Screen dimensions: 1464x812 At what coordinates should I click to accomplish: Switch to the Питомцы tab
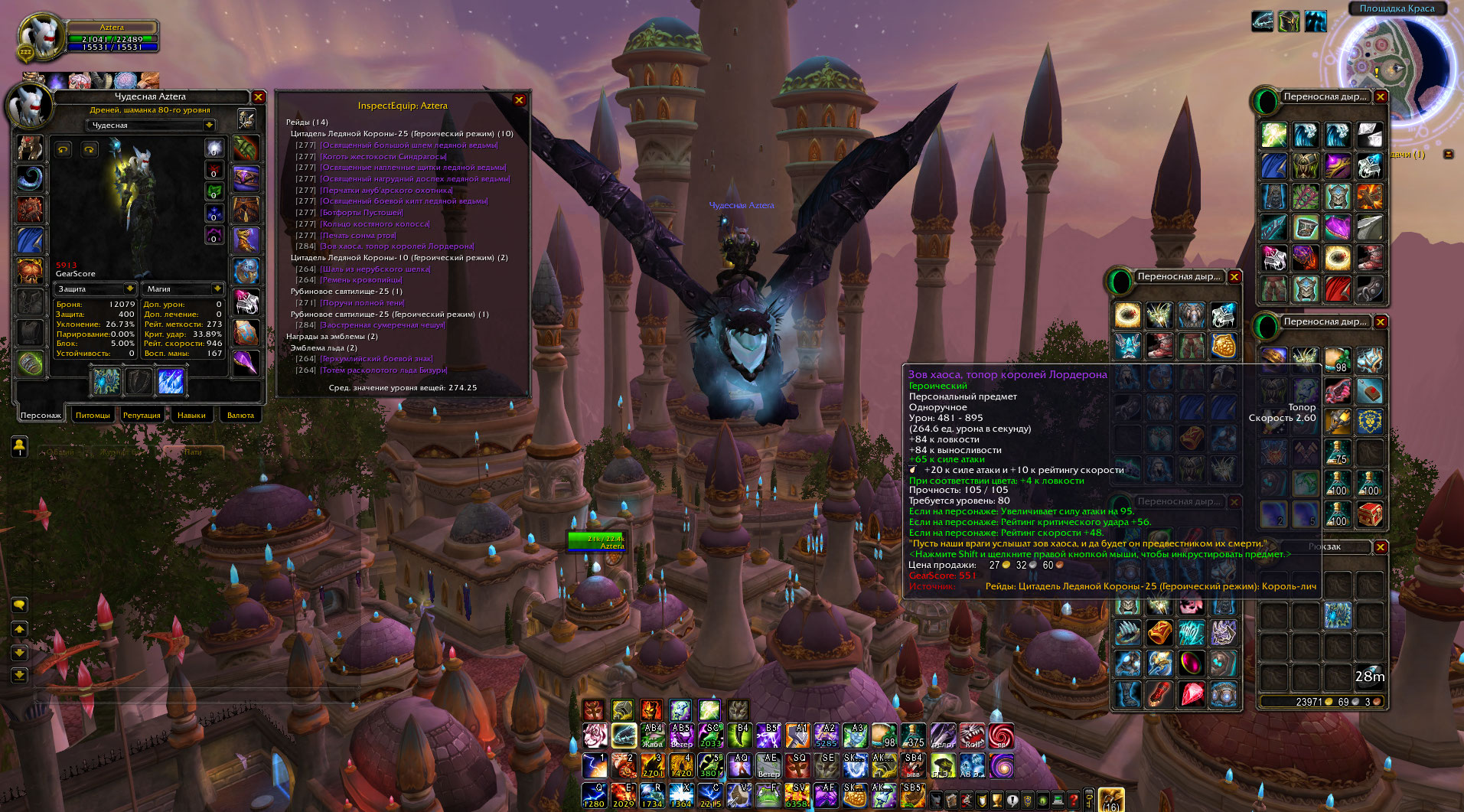click(x=93, y=415)
